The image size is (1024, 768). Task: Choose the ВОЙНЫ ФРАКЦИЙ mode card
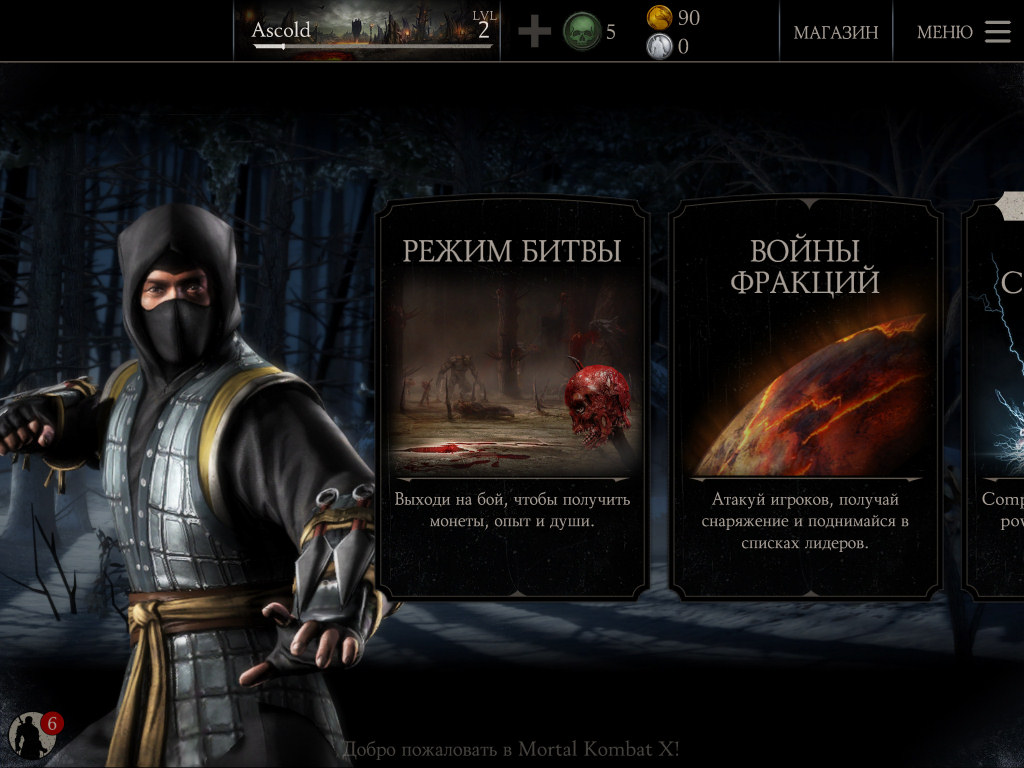(805, 398)
